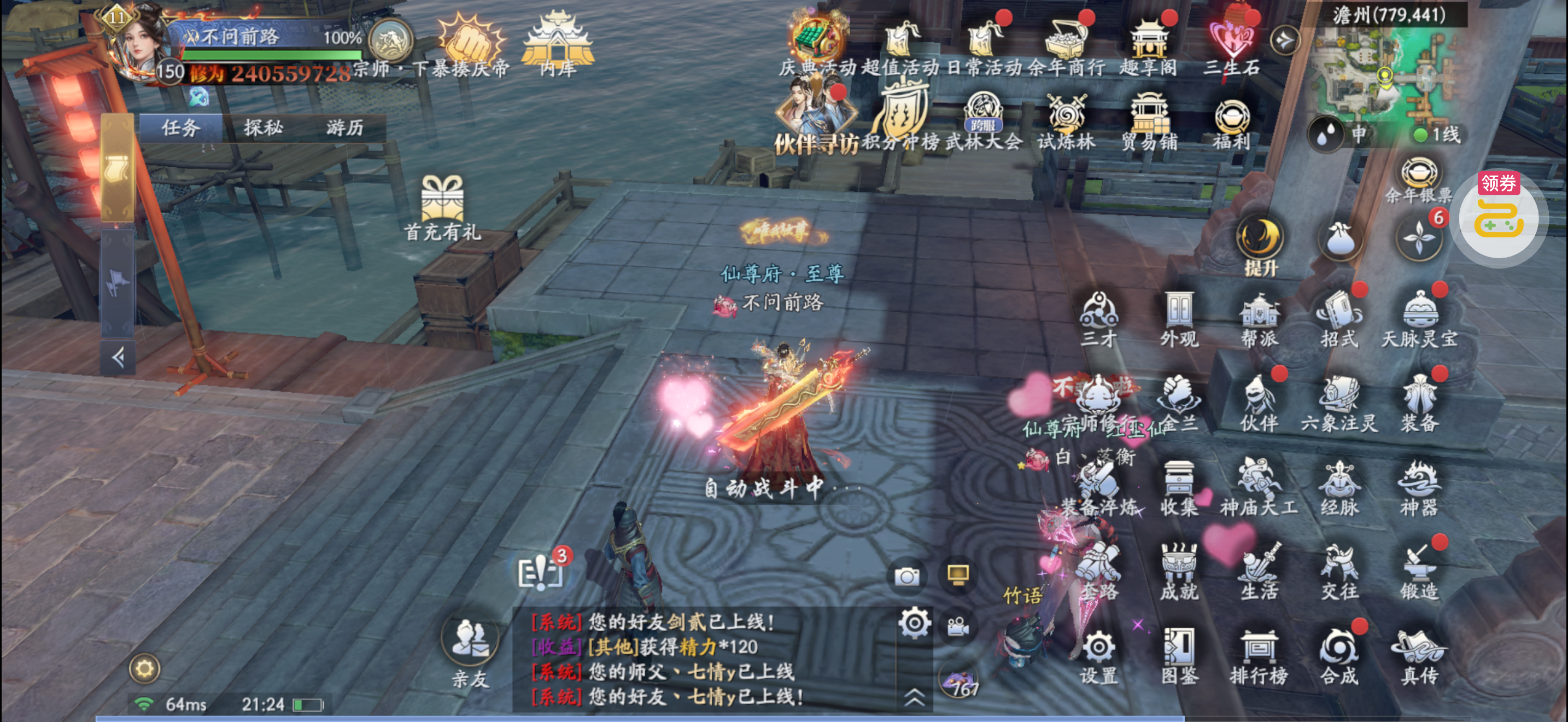The width and height of the screenshot is (1568, 722).
Task: Collapse the quest tracker panel arrow
Action: 118,357
